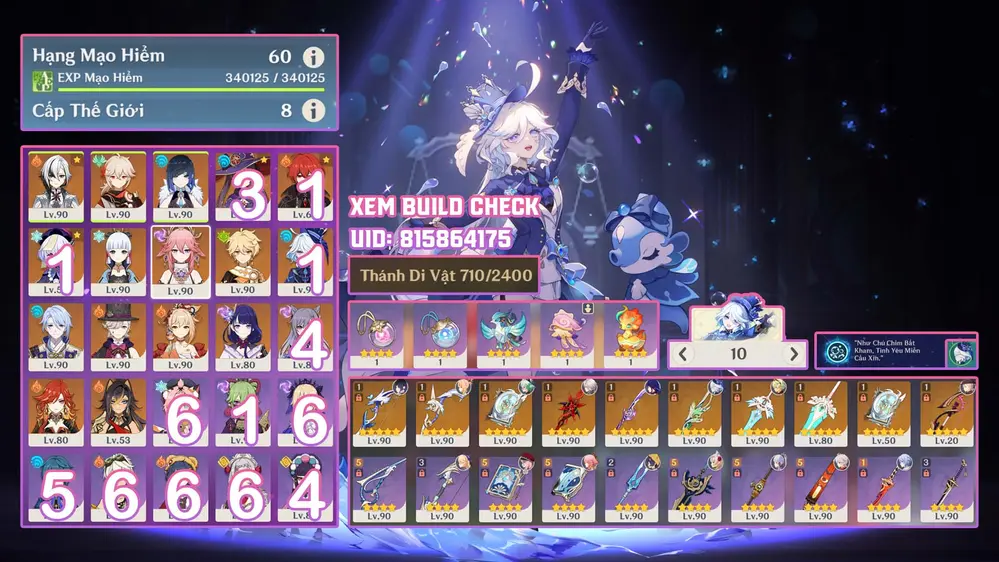Click the Cấp Thế Giới info icon
The height and width of the screenshot is (562, 999).
tap(314, 110)
